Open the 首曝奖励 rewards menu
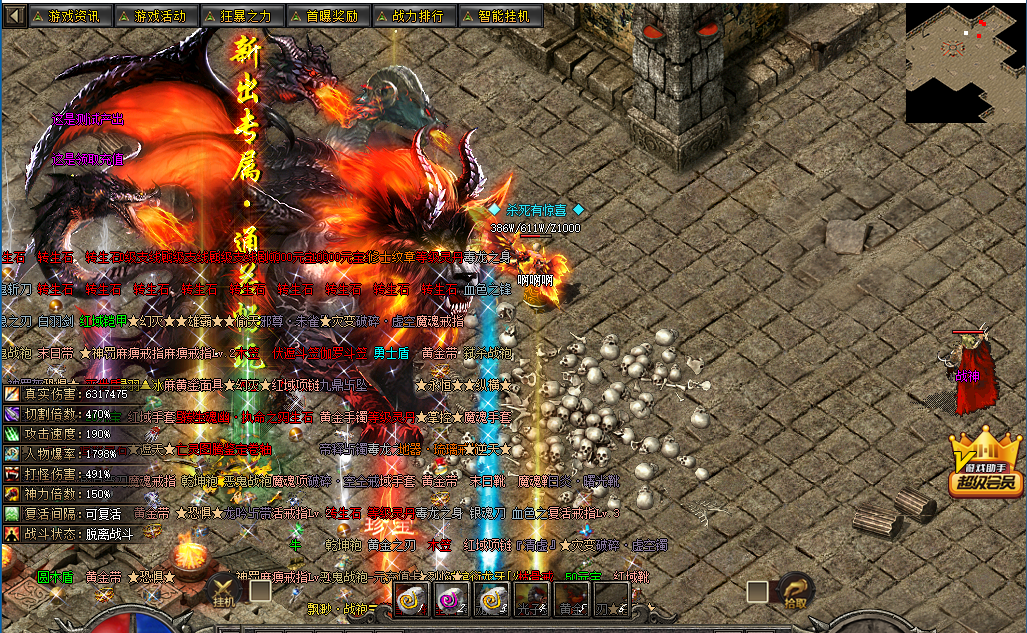Viewport: 1027px width, 633px height. 329,16
